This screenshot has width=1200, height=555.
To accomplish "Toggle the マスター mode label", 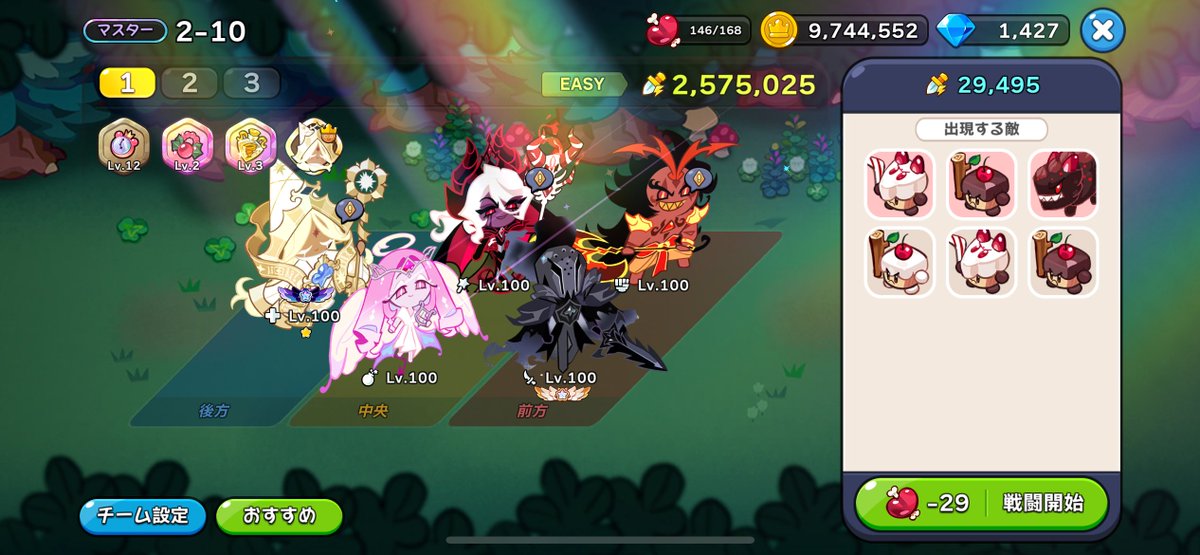I will click(125, 31).
